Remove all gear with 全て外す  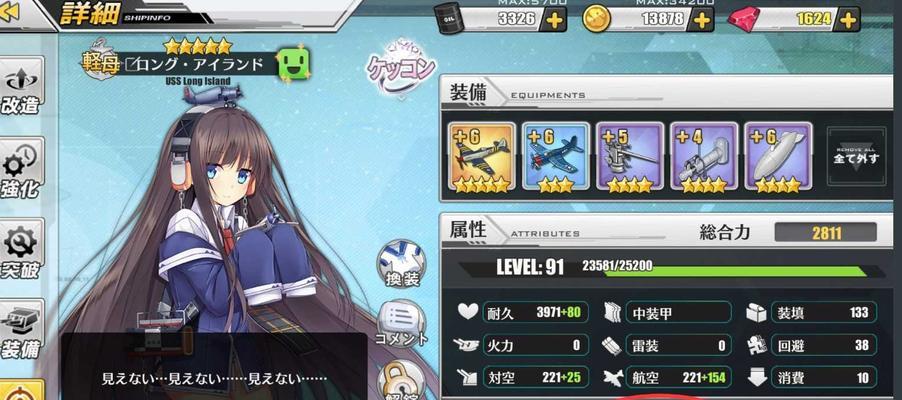coord(858,155)
